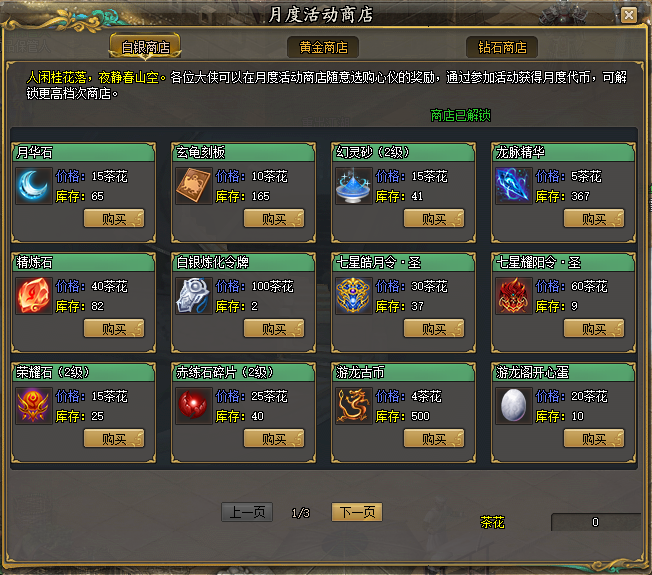The image size is (652, 575).
Task: Select the 钻石商店 tab
Action: point(501,47)
